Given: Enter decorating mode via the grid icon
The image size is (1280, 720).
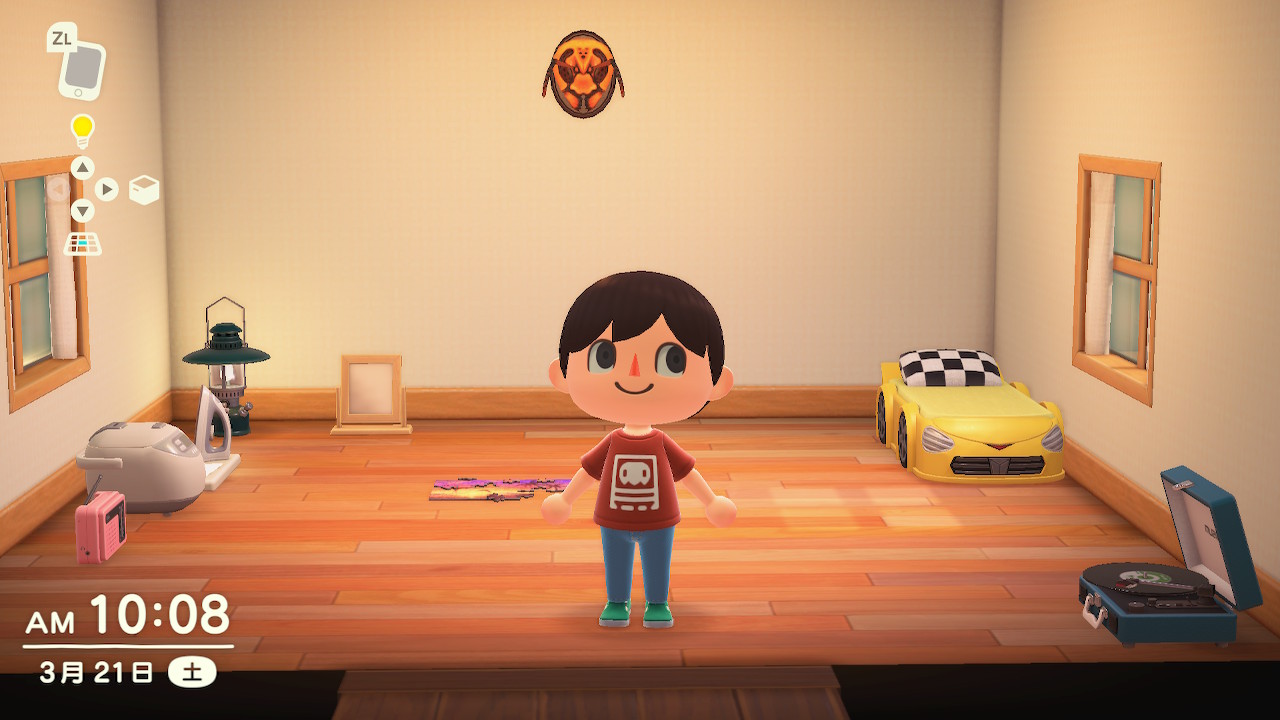Looking at the screenshot, I should tap(83, 243).
